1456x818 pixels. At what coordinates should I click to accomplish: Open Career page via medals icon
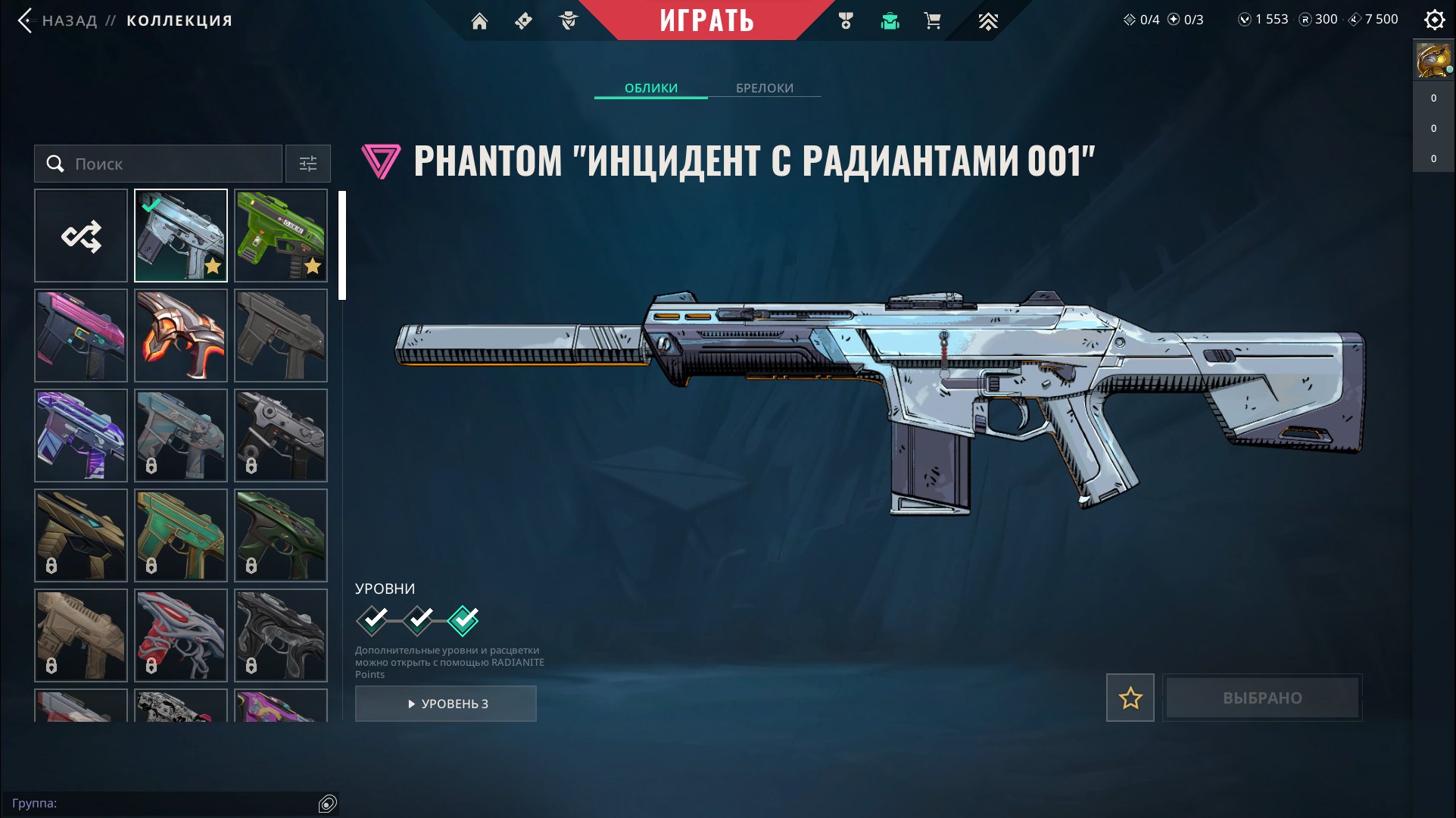pyautogui.click(x=846, y=20)
